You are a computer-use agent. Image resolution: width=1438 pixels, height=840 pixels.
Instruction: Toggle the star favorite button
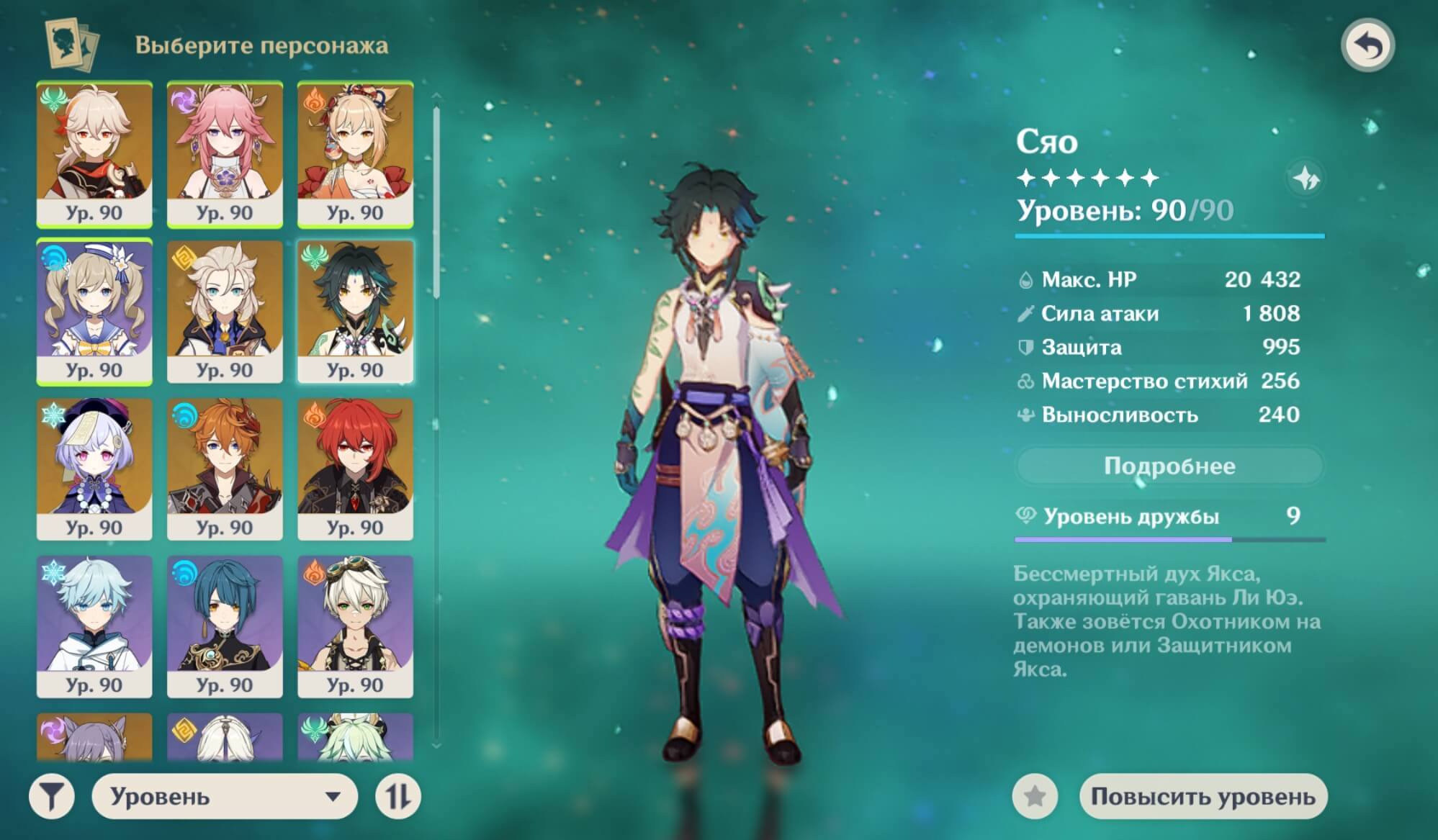(x=1035, y=796)
